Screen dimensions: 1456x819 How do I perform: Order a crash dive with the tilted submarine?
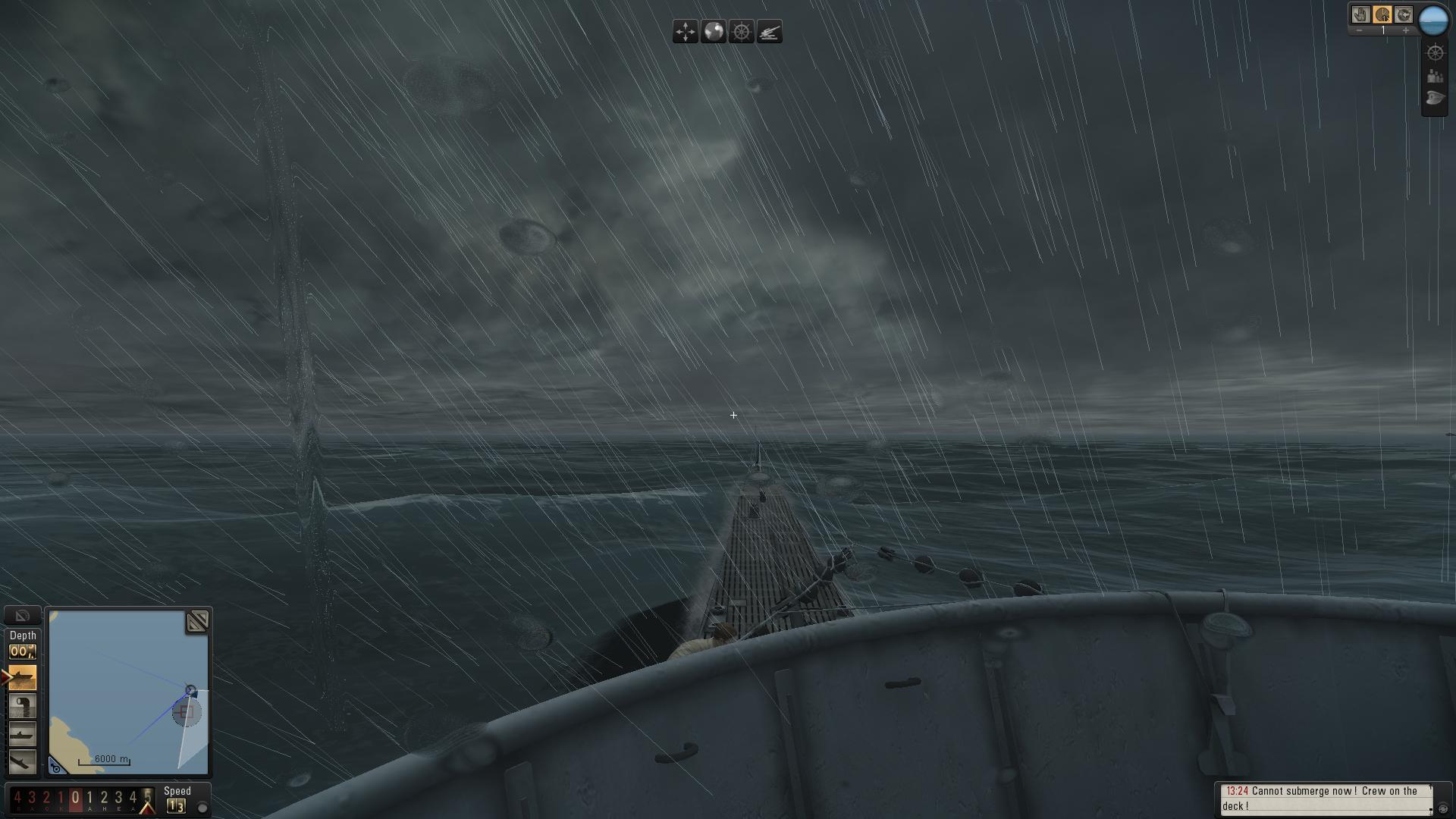click(x=22, y=761)
